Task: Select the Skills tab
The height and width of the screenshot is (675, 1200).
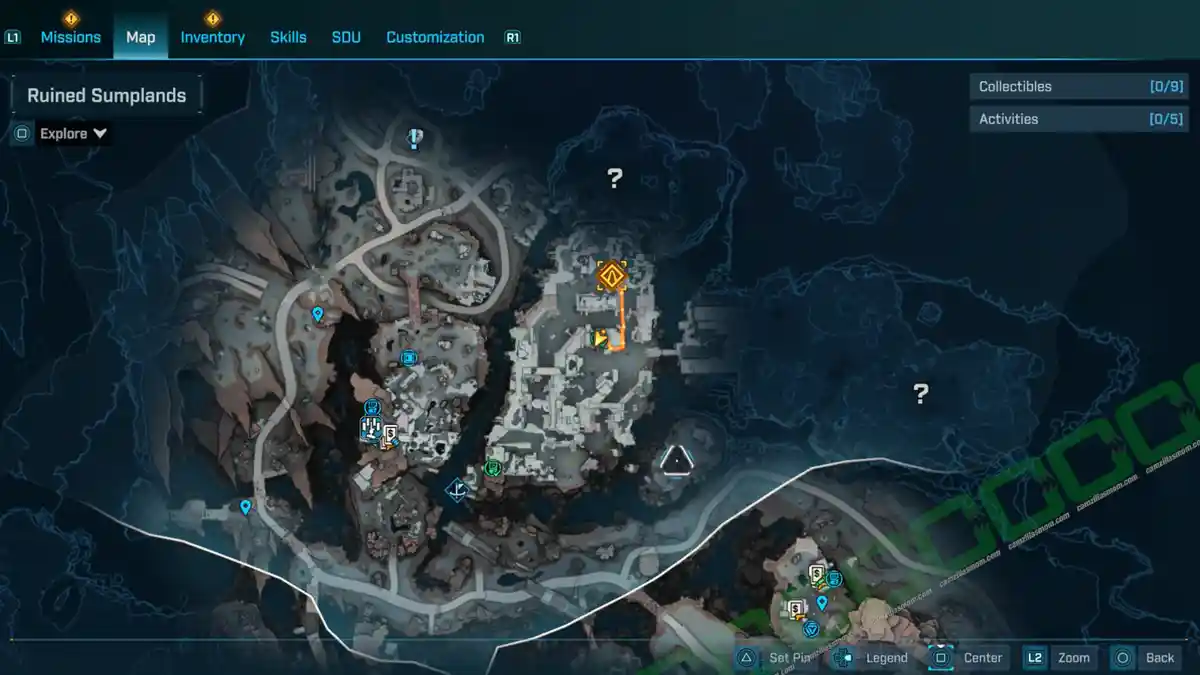Action: click(x=288, y=37)
